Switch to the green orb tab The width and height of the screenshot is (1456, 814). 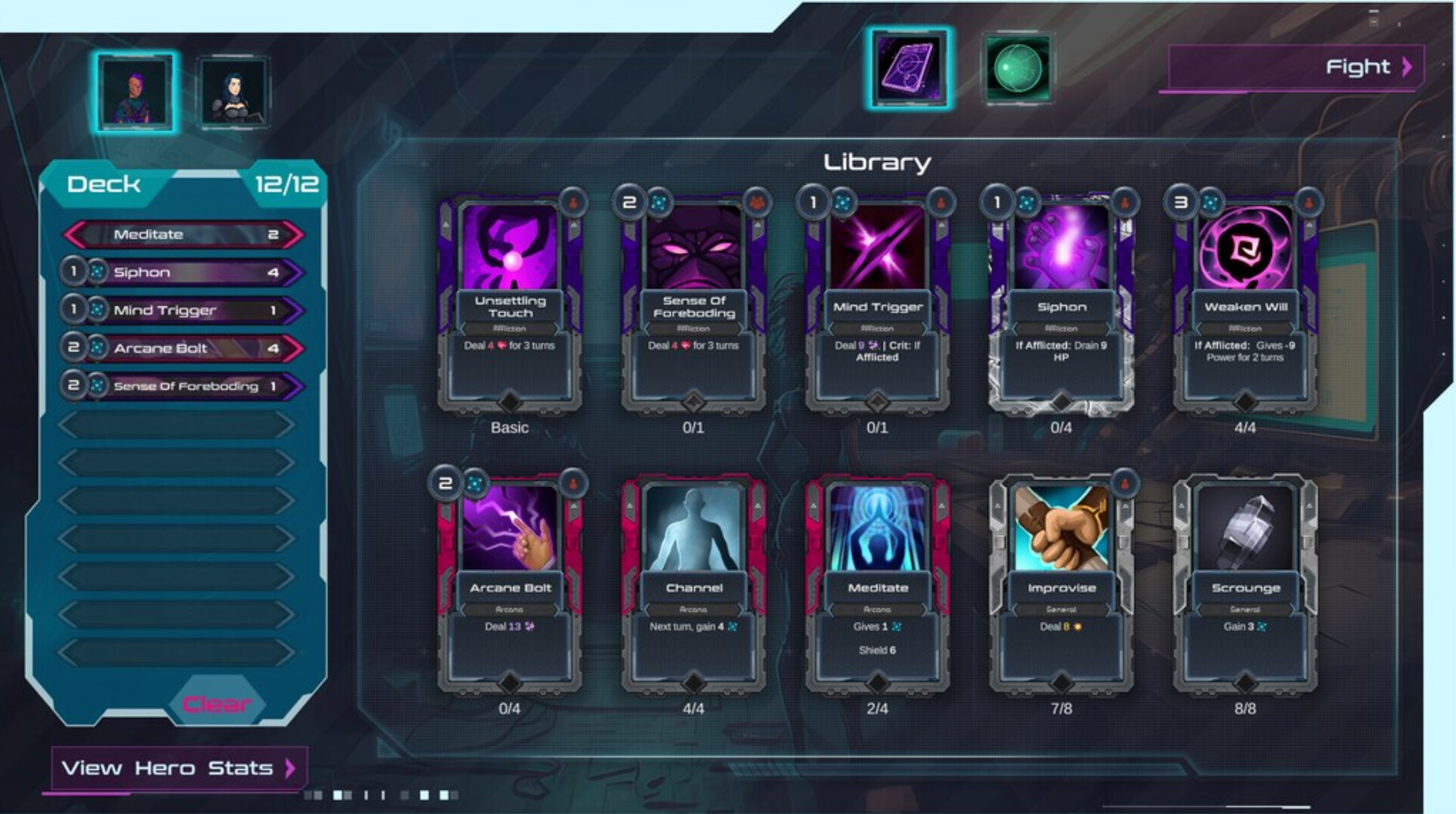[x=1017, y=68]
